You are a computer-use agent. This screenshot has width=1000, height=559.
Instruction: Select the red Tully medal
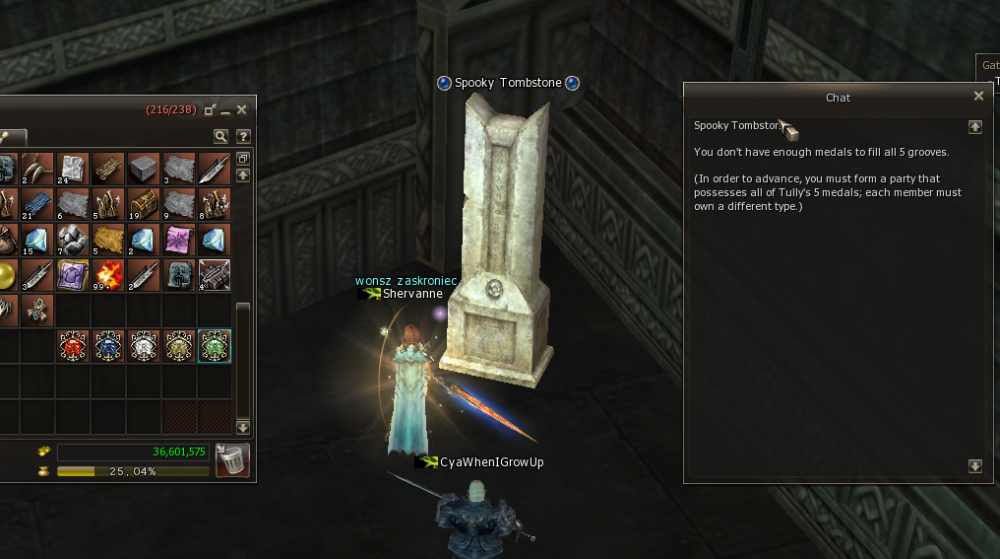pos(74,345)
